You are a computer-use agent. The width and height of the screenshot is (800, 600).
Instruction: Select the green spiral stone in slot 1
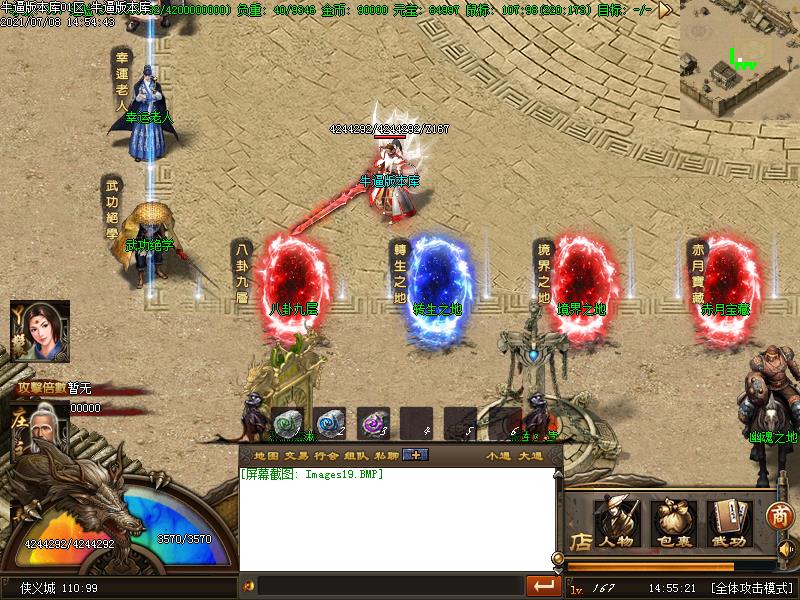286,423
